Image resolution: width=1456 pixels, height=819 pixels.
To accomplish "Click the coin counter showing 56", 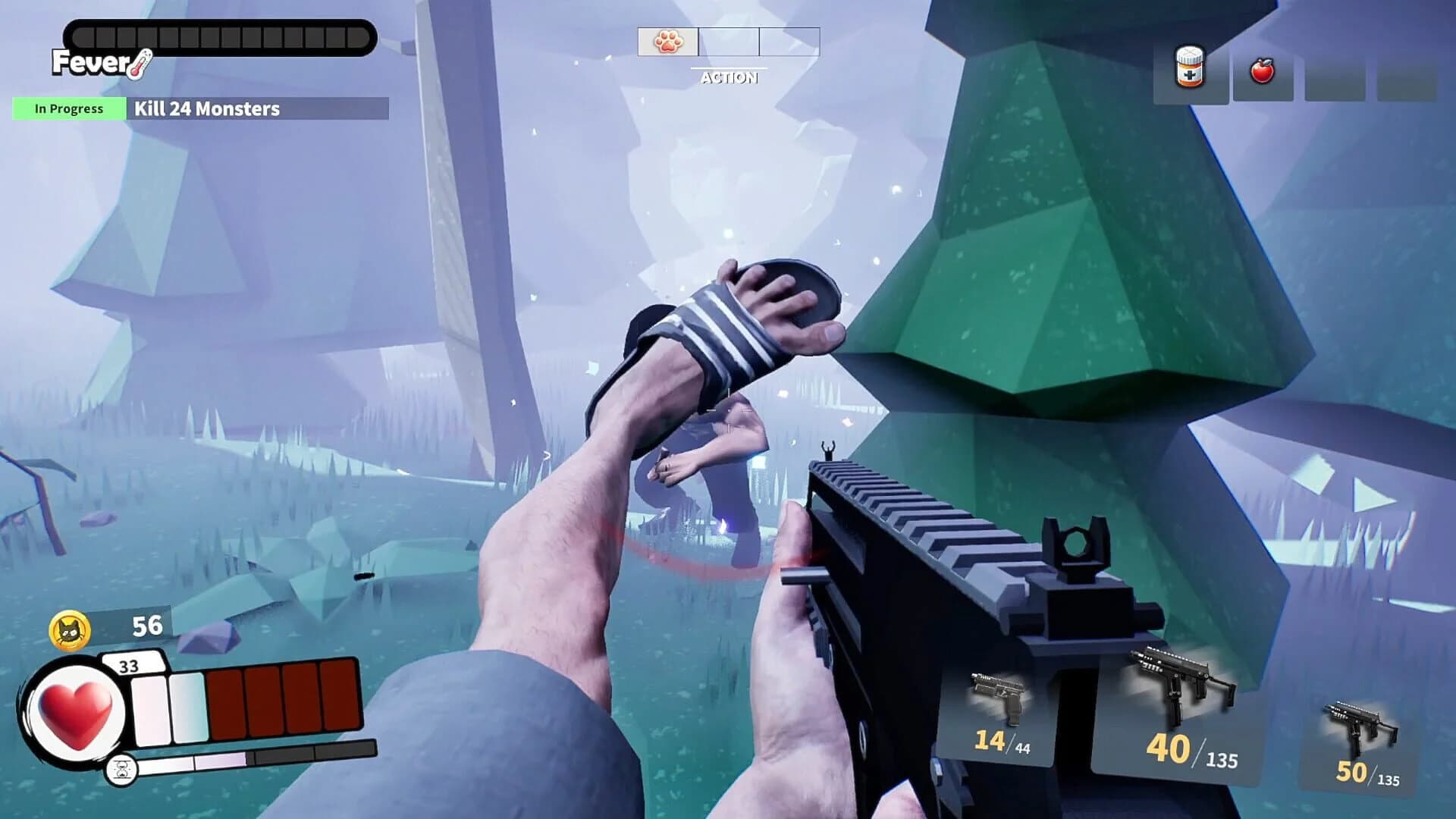I will point(149,626).
